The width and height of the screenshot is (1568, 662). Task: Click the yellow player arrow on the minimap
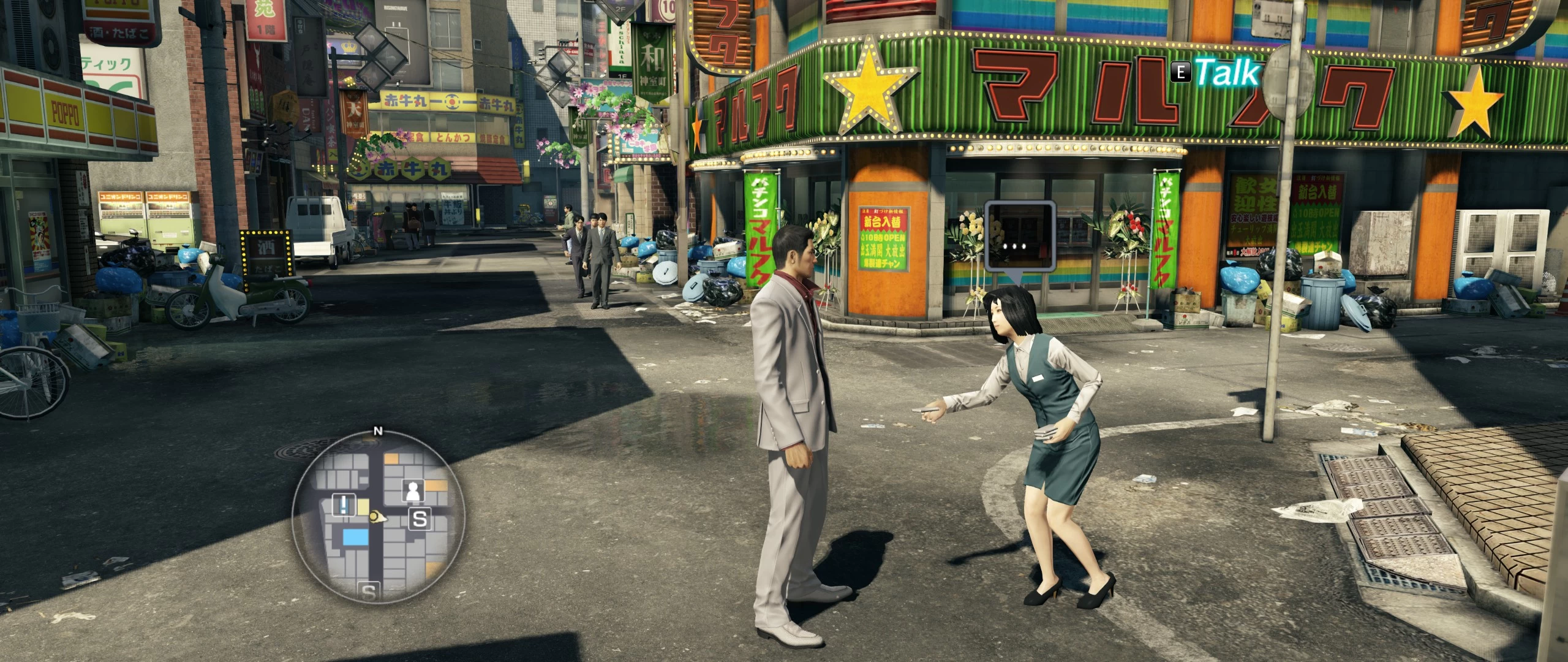click(379, 518)
